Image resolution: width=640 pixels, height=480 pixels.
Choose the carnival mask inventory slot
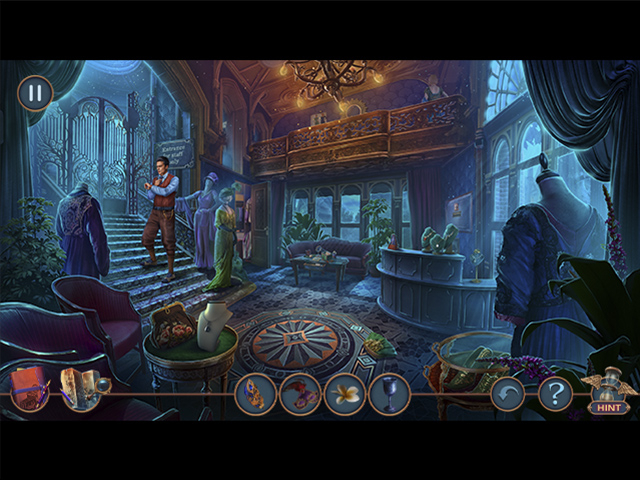pyautogui.click(x=300, y=394)
